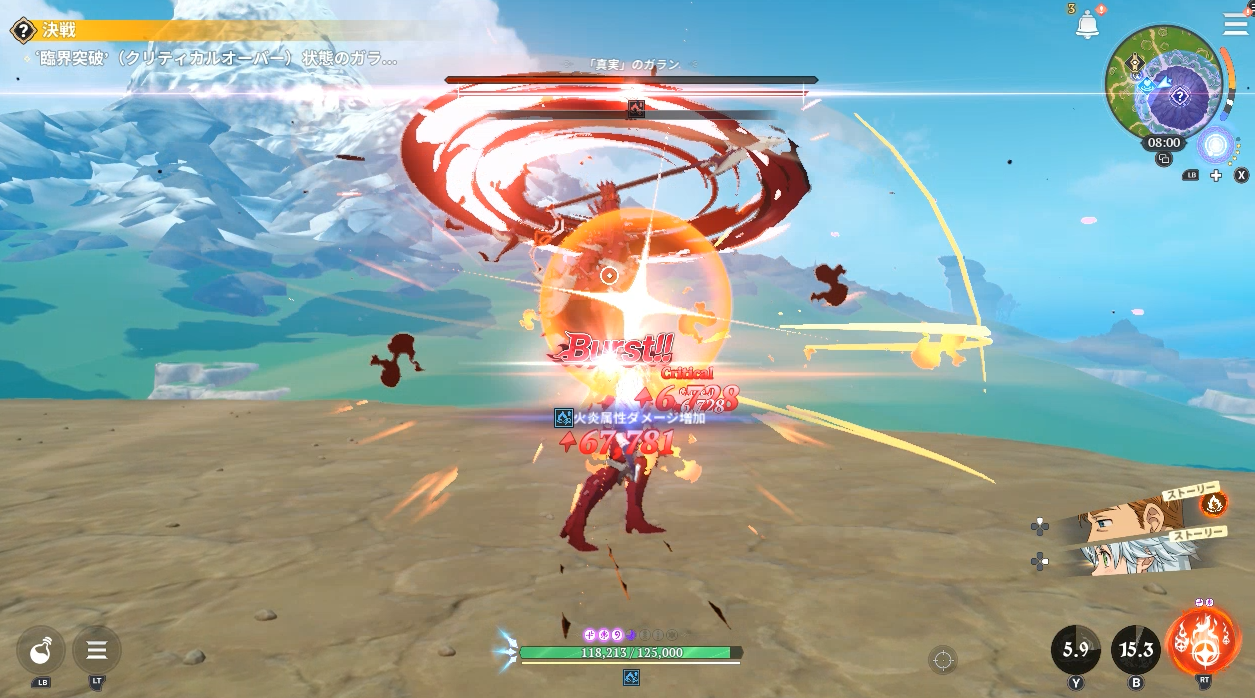Select the fire element badge beside portrait
The width and height of the screenshot is (1255, 698).
(1214, 502)
